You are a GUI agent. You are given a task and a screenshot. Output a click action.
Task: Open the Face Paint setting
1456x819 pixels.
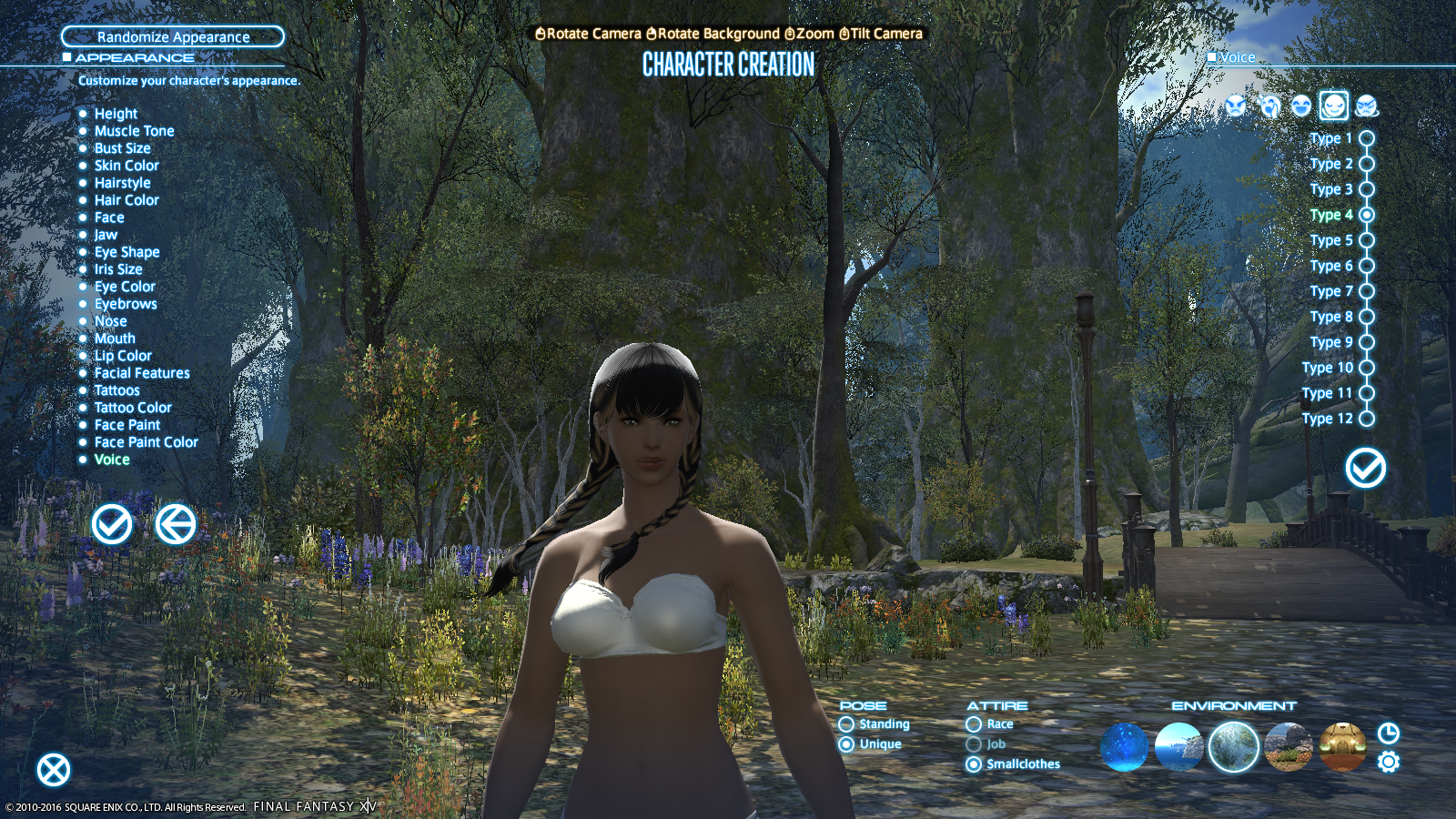pos(127,425)
